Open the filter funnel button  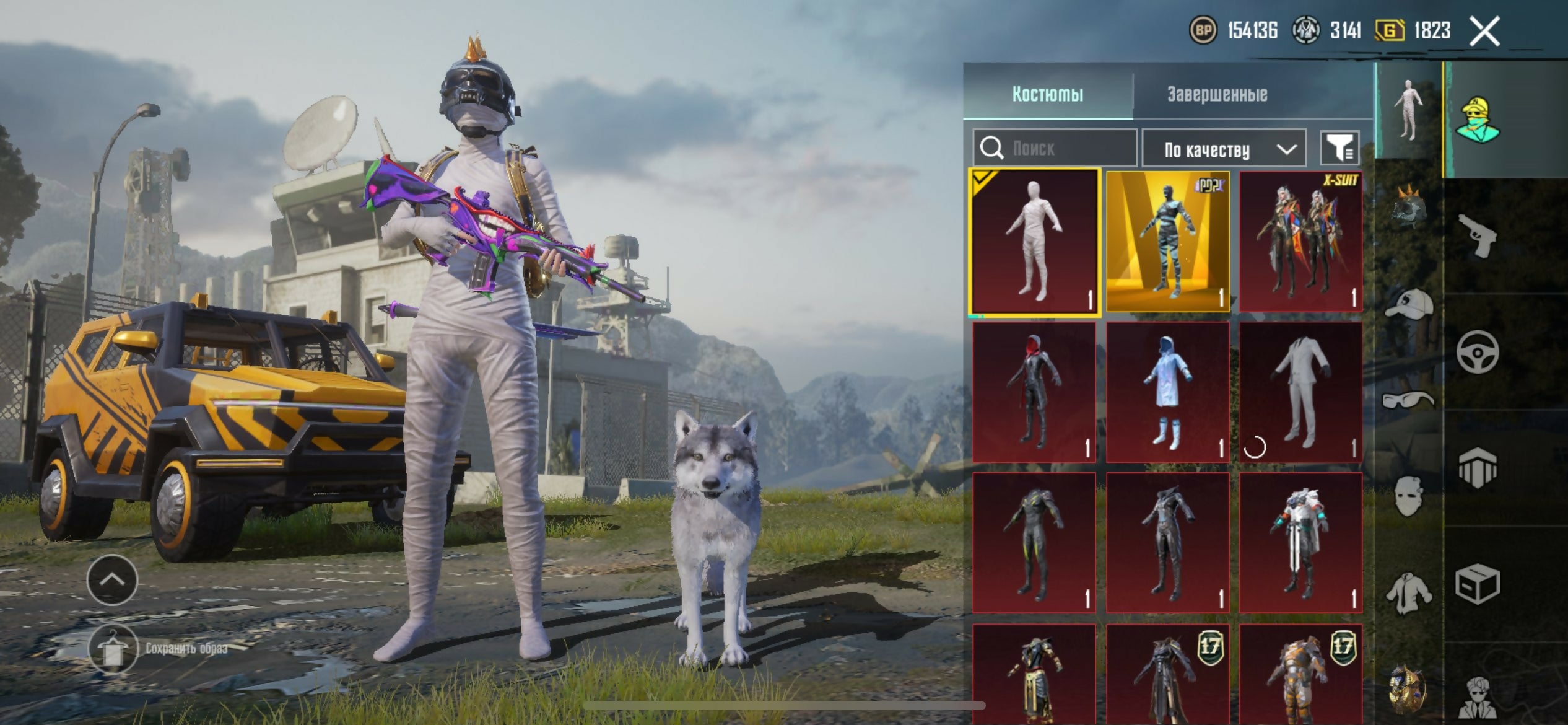click(x=1339, y=148)
